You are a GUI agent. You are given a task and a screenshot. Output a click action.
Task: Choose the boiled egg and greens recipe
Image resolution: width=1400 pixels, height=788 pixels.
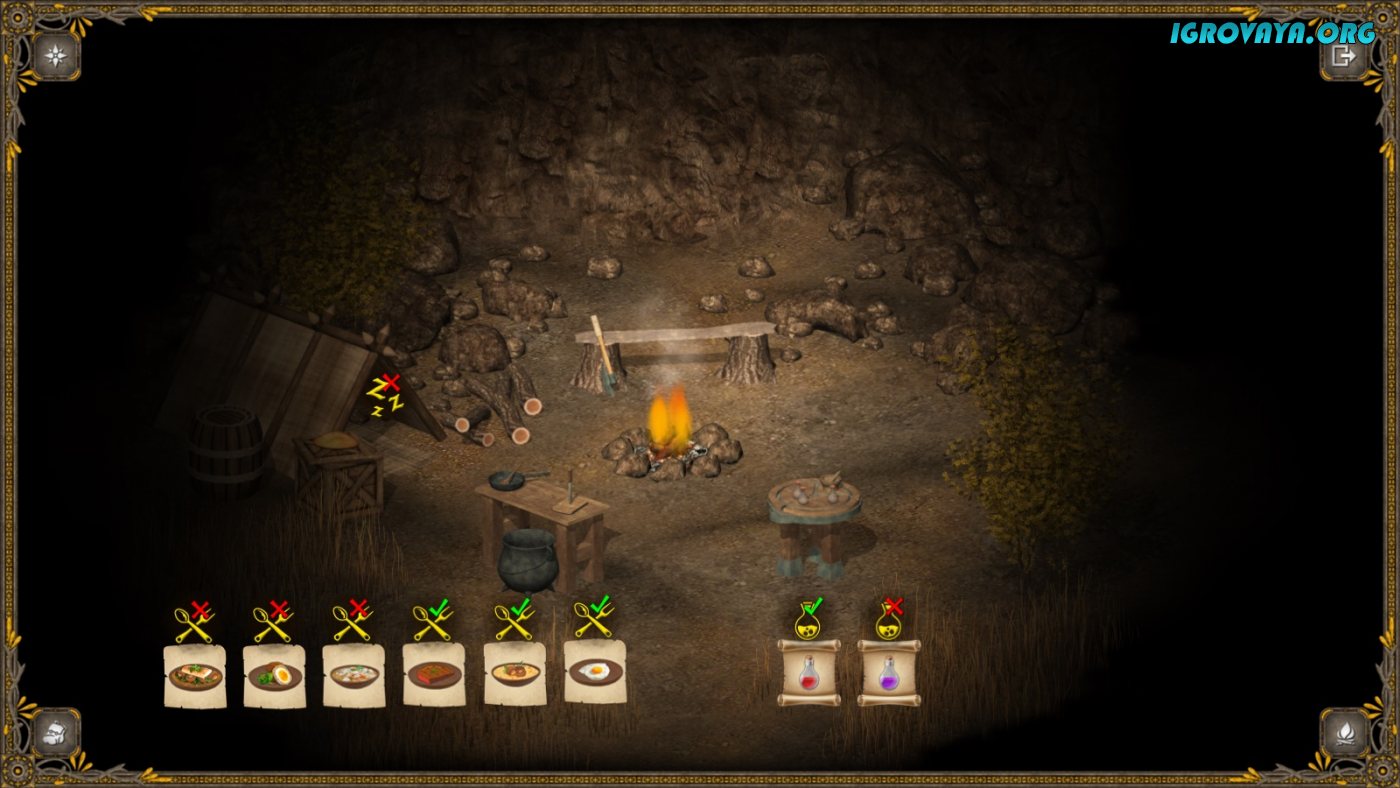pos(274,675)
